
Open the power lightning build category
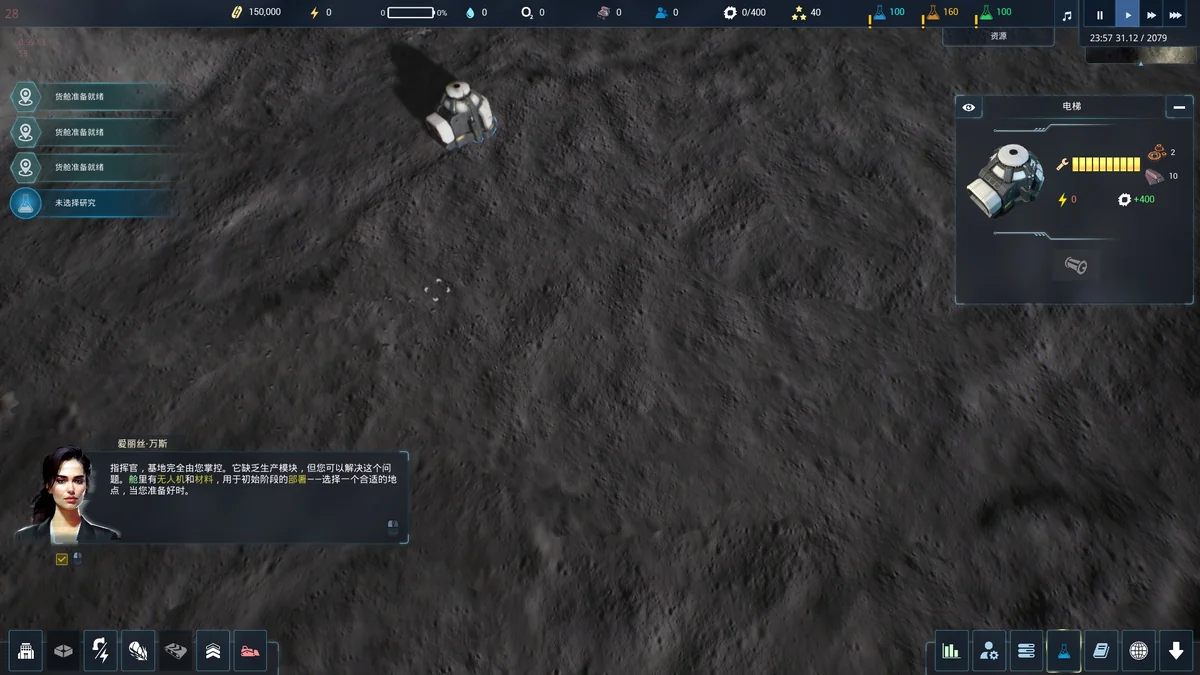[x=100, y=651]
